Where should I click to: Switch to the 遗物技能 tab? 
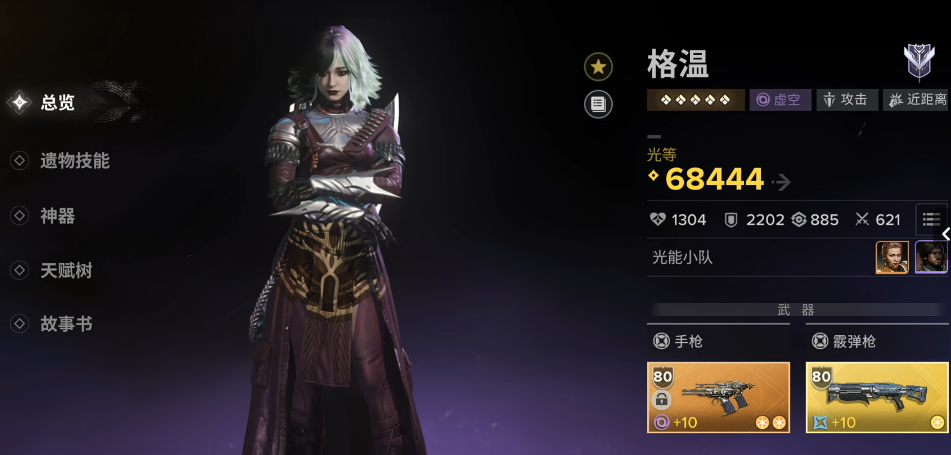74,161
